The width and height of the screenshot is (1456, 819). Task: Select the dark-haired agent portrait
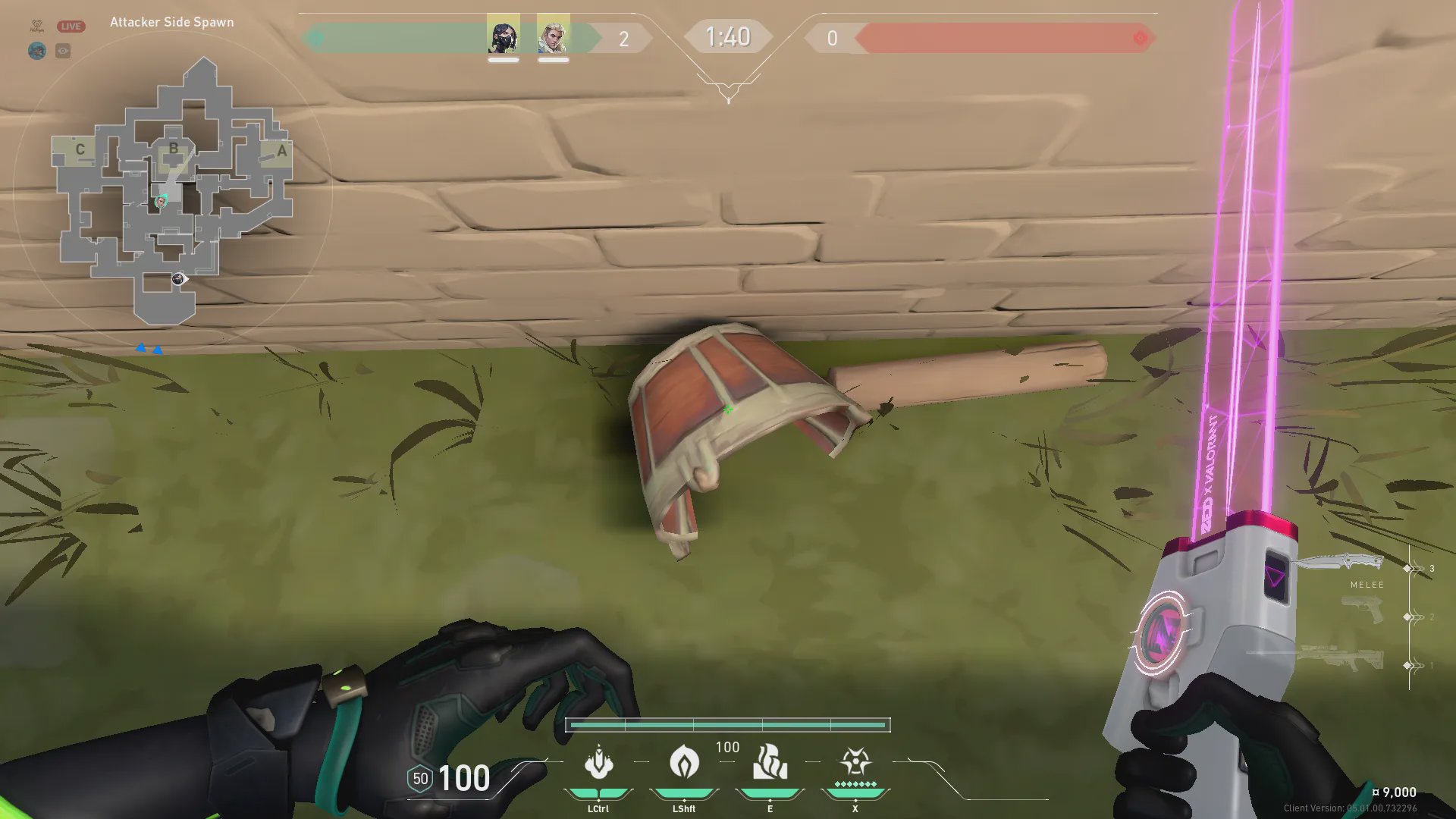[x=503, y=36]
